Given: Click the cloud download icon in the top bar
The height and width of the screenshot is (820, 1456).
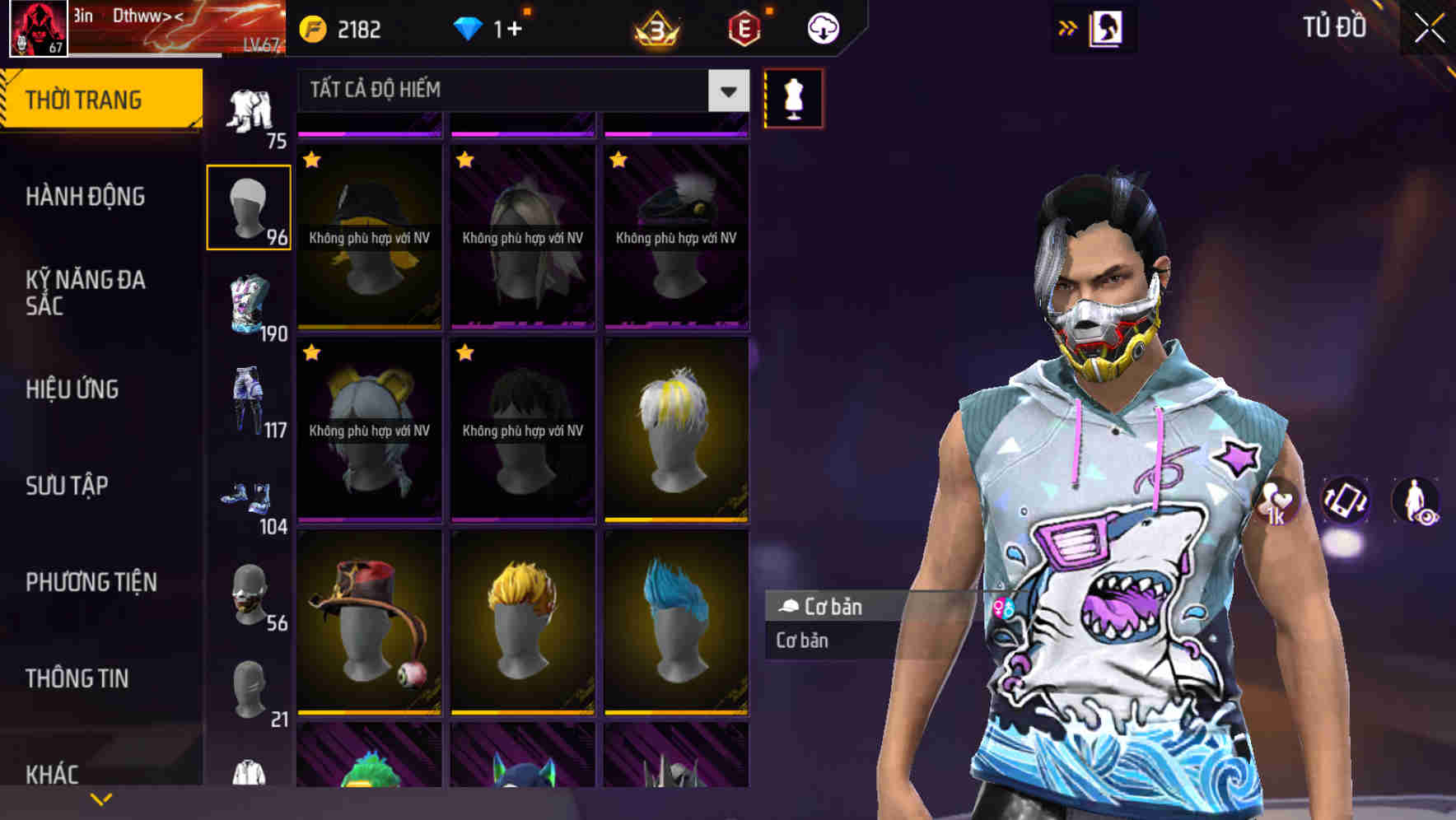Looking at the screenshot, I should tap(822, 27).
